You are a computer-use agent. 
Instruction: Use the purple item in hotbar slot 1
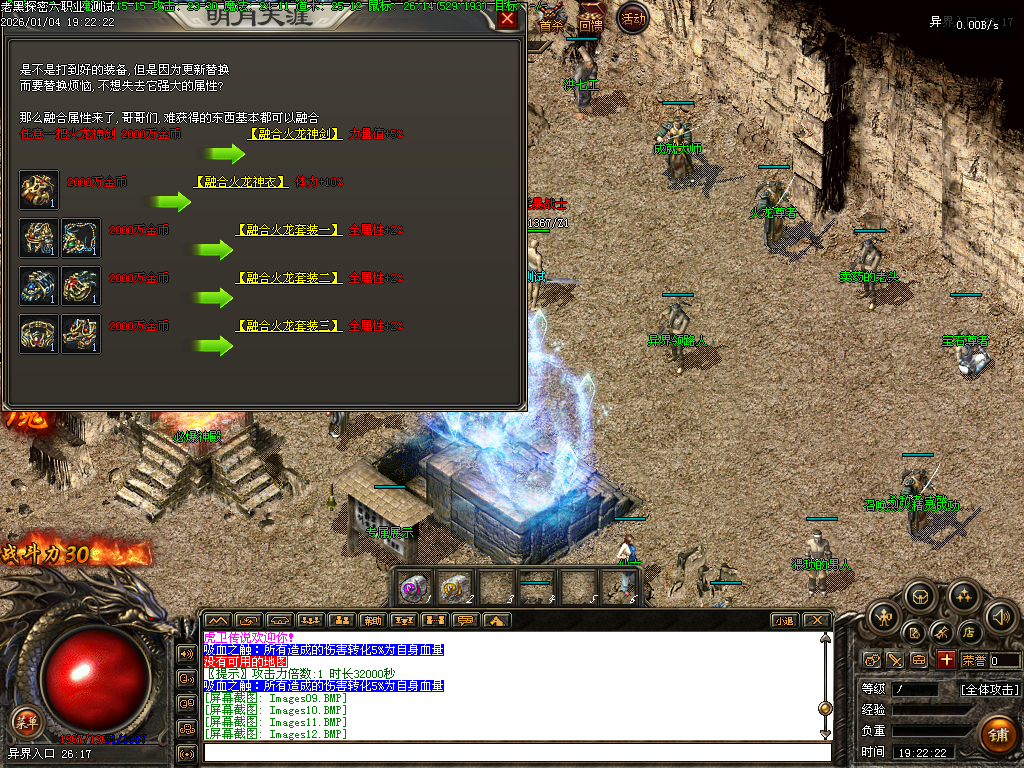coord(415,586)
